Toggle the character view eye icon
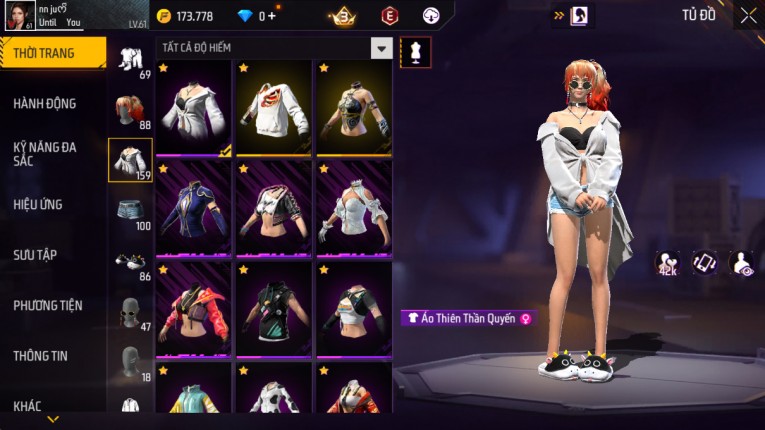The image size is (765, 430). click(x=742, y=263)
